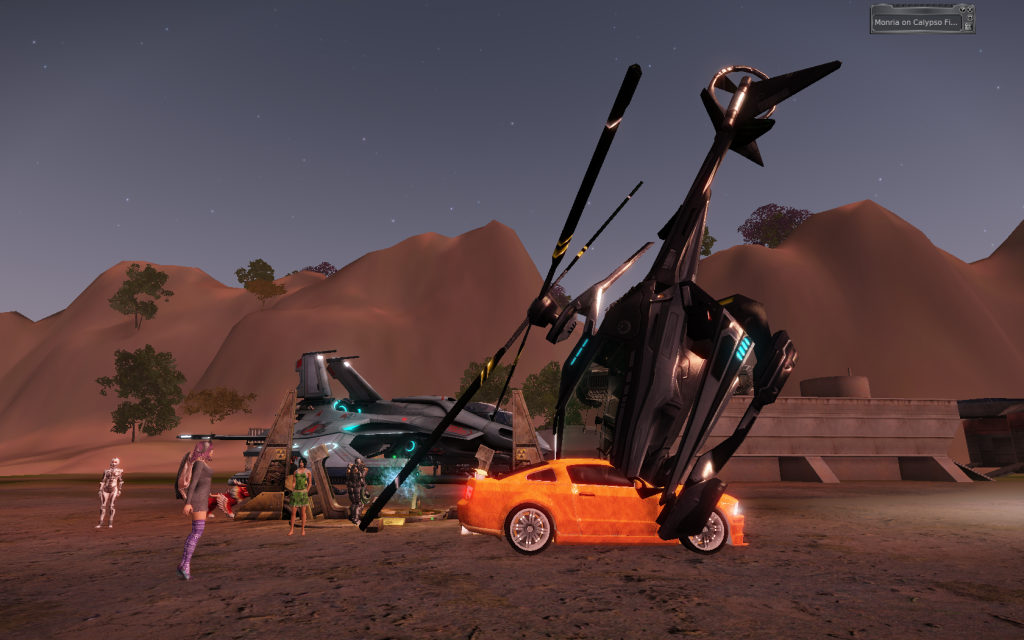The height and width of the screenshot is (640, 1024).
Task: Click the lock icon on the location widget
Action: pyautogui.click(x=968, y=26)
